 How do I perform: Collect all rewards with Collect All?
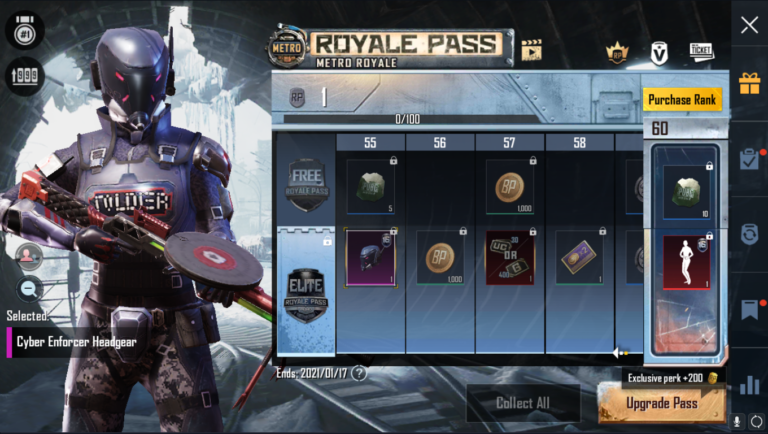point(522,403)
